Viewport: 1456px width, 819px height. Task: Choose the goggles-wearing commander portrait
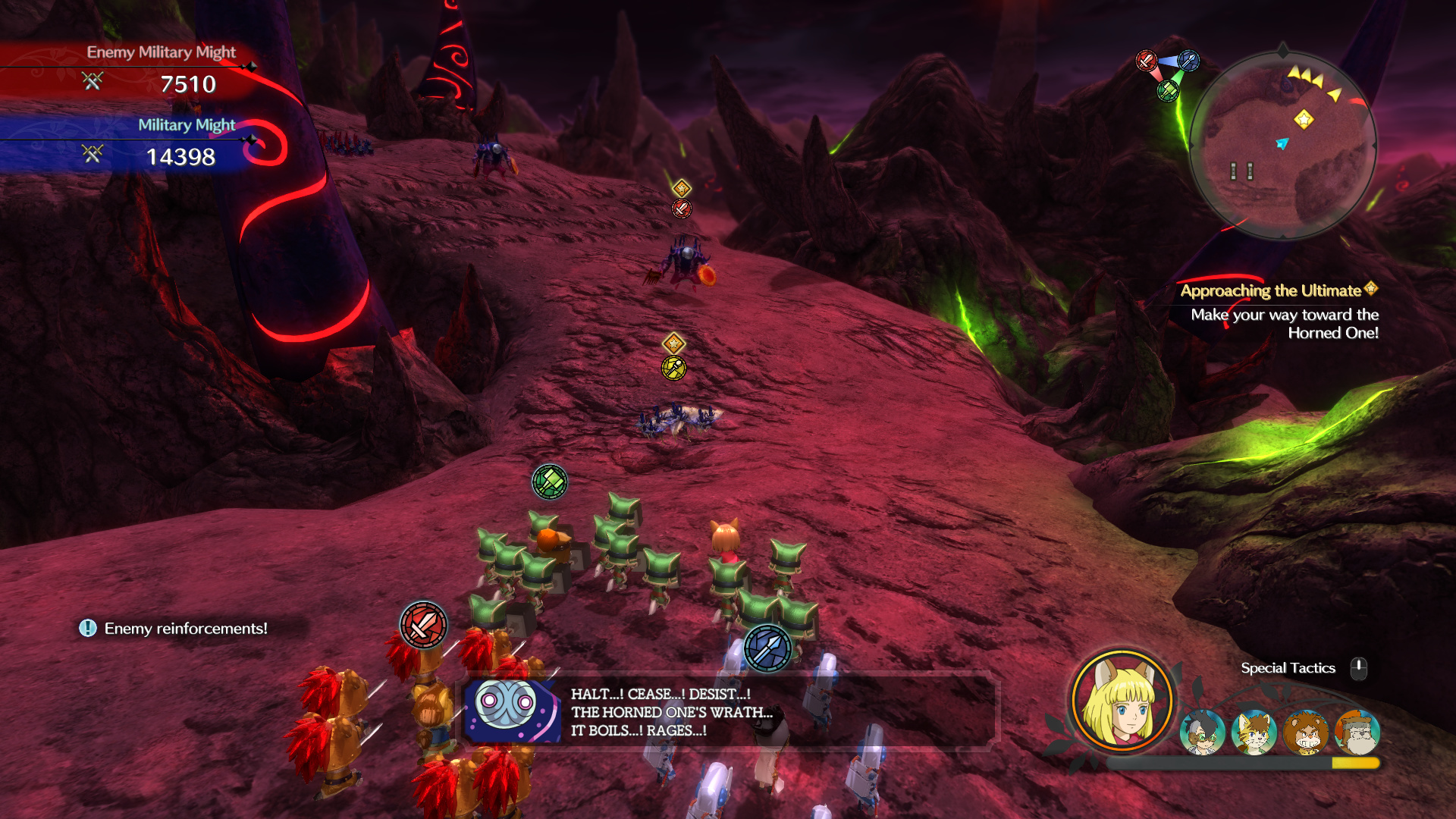click(x=1203, y=733)
